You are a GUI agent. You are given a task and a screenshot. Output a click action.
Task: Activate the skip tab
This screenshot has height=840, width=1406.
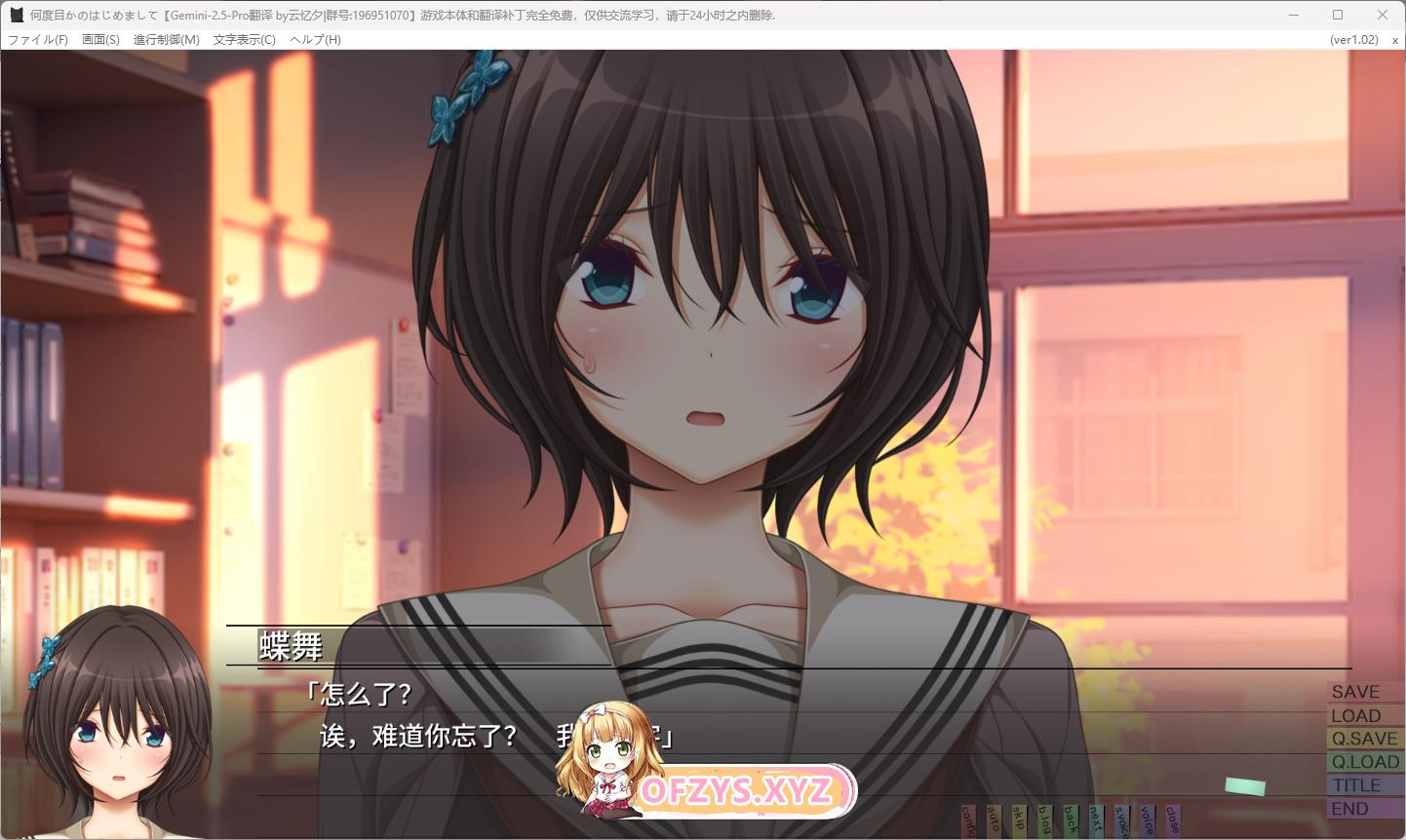click(x=1019, y=821)
